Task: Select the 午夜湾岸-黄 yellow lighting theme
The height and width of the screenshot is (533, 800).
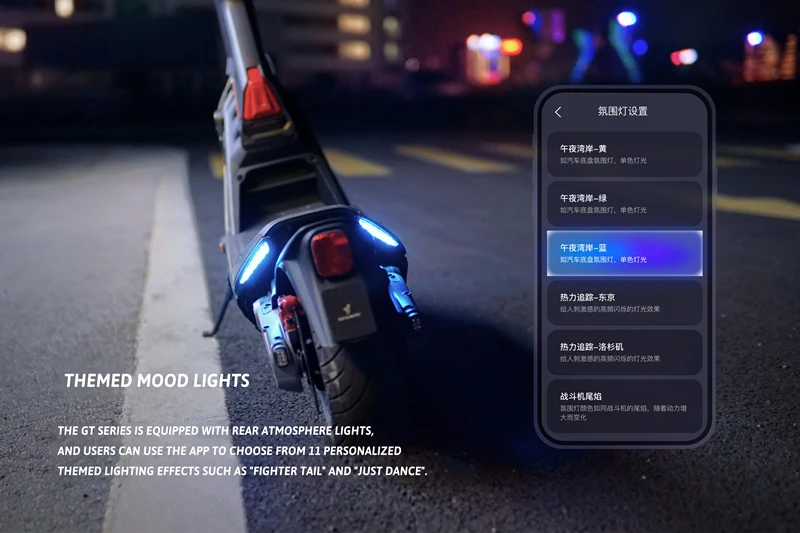Action: [624, 154]
